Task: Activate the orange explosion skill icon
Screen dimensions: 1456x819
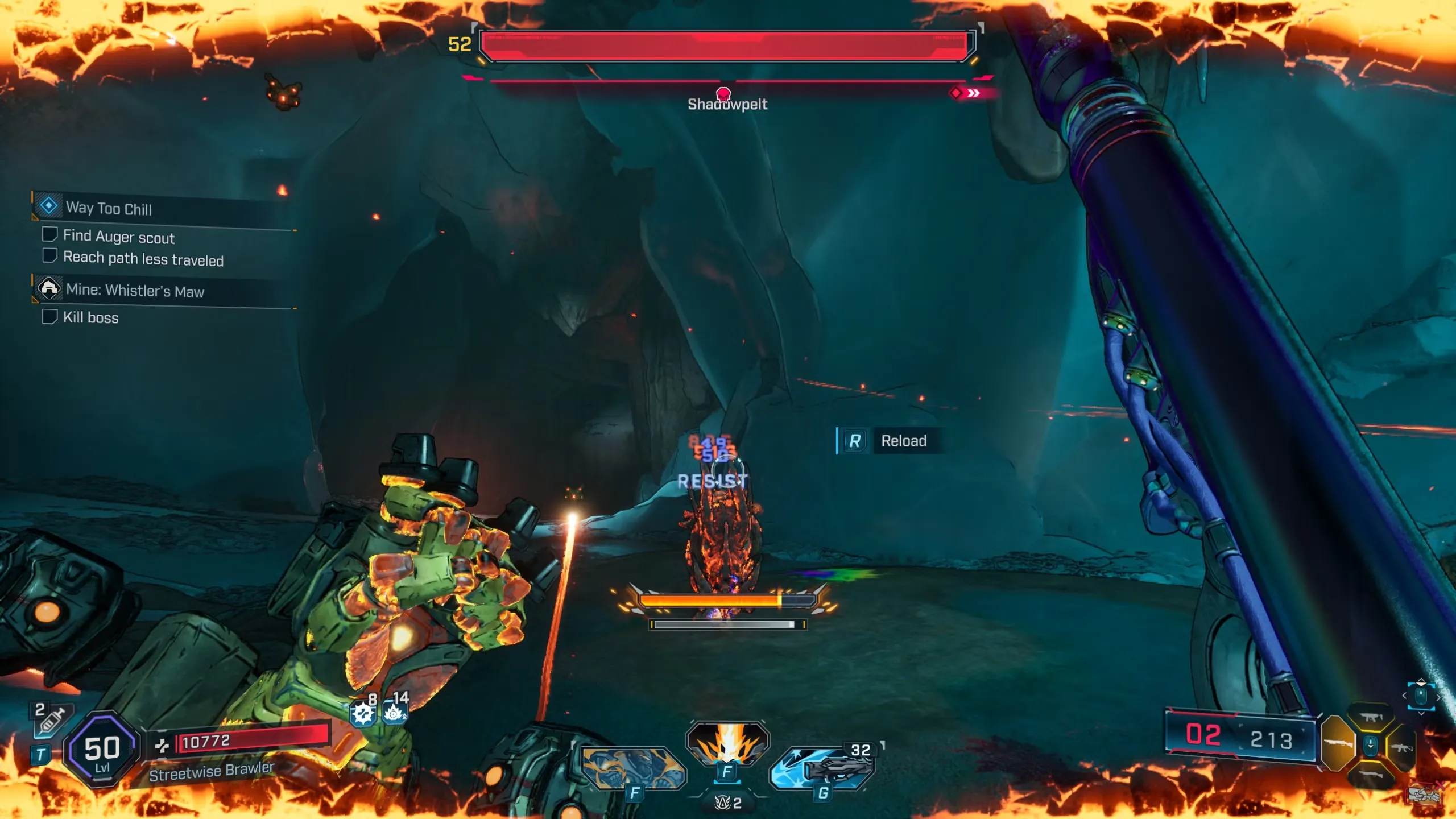Action: 727,742
